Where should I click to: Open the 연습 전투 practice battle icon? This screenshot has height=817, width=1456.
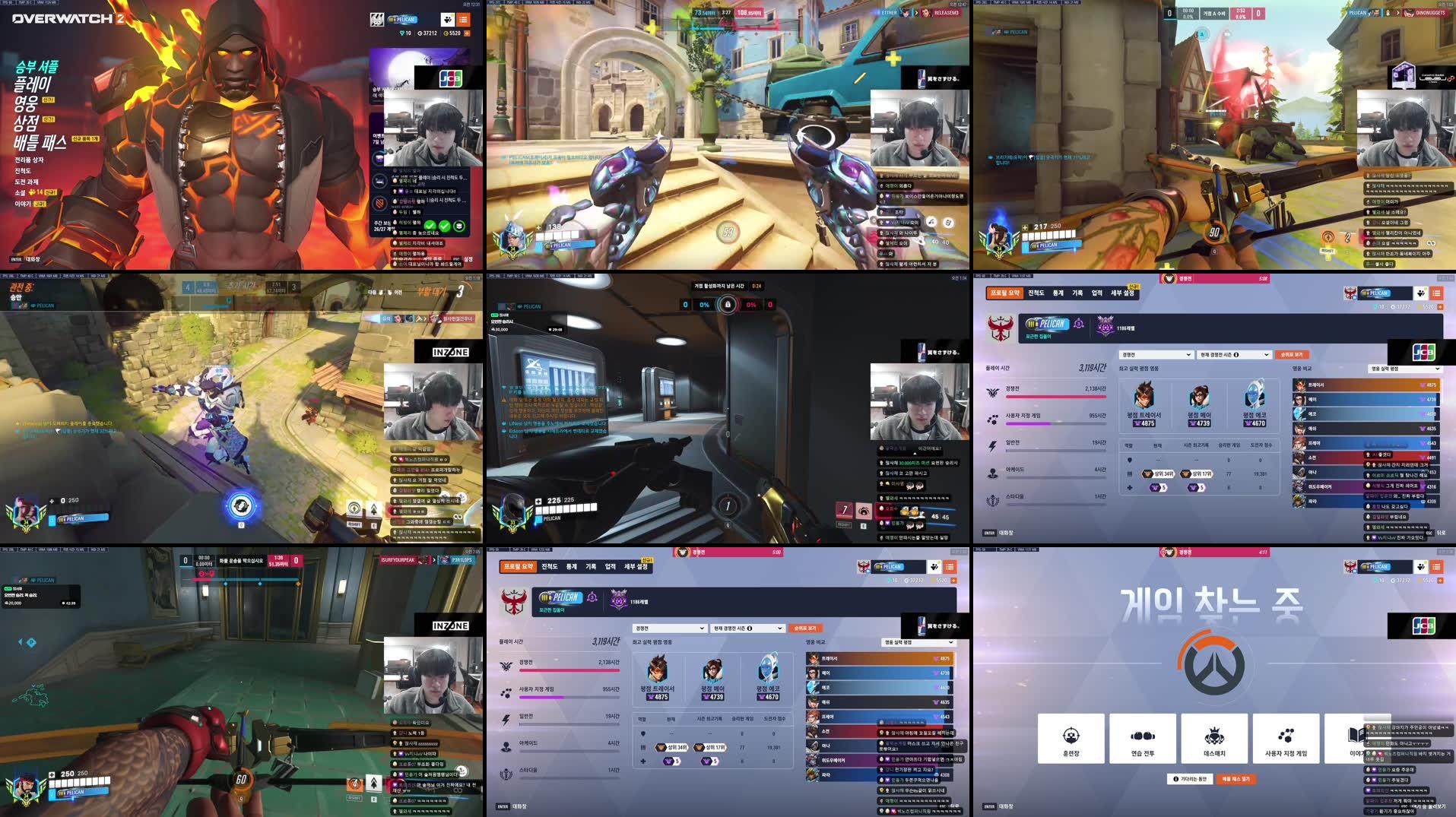coord(1143,736)
